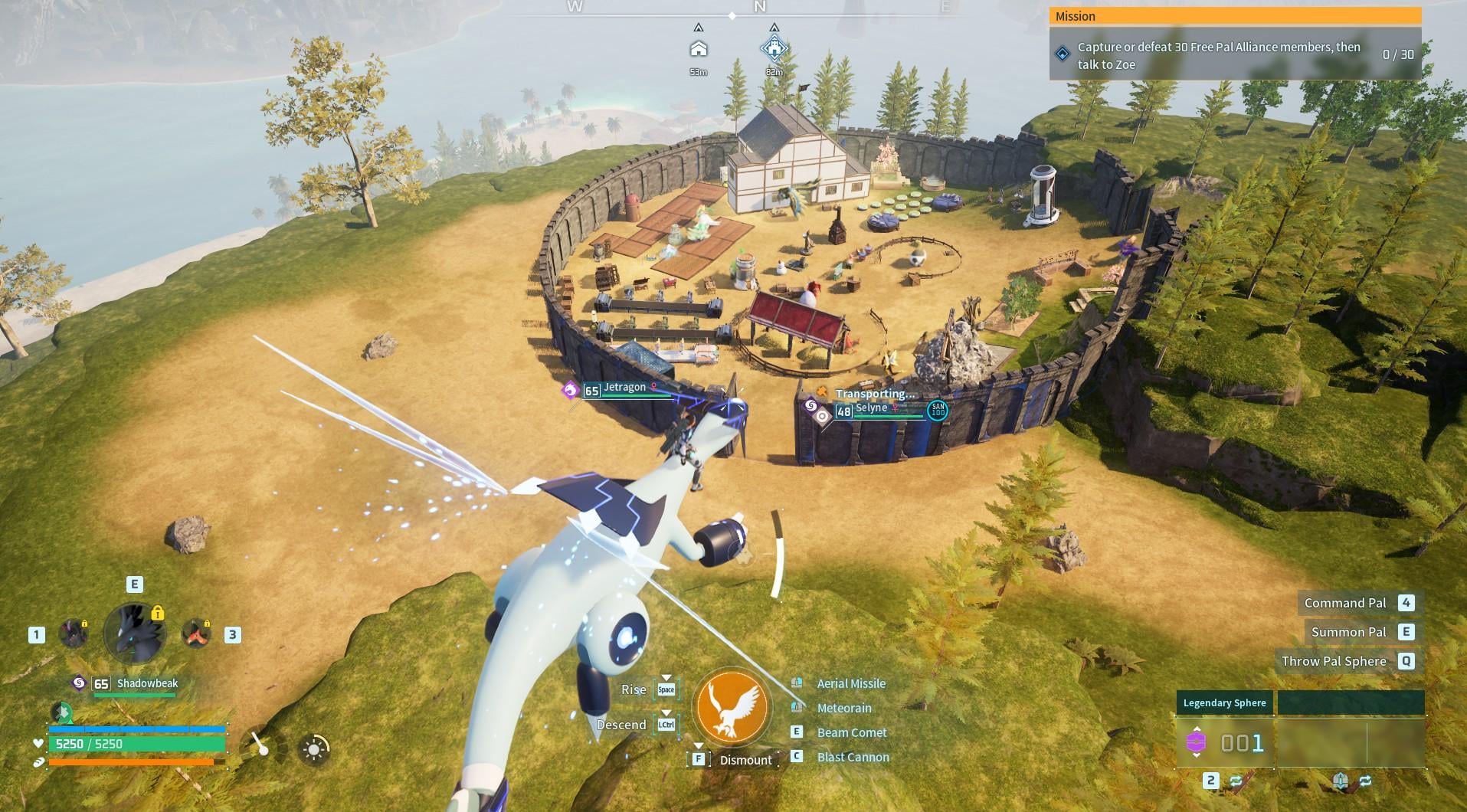The width and height of the screenshot is (1467, 812).
Task: Select the right party Pal slot
Action: 196,634
